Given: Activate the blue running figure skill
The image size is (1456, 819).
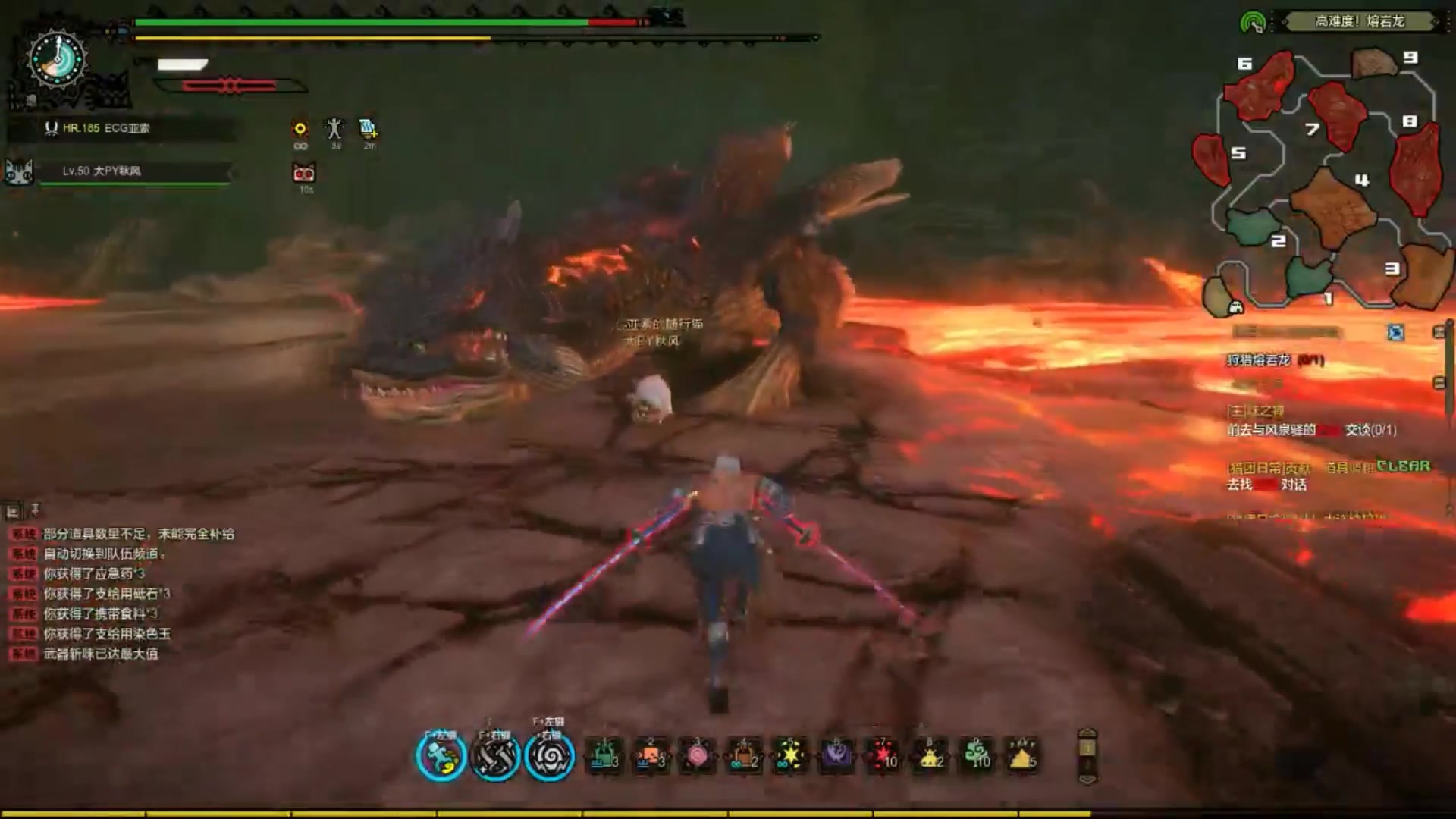Looking at the screenshot, I should 441,757.
